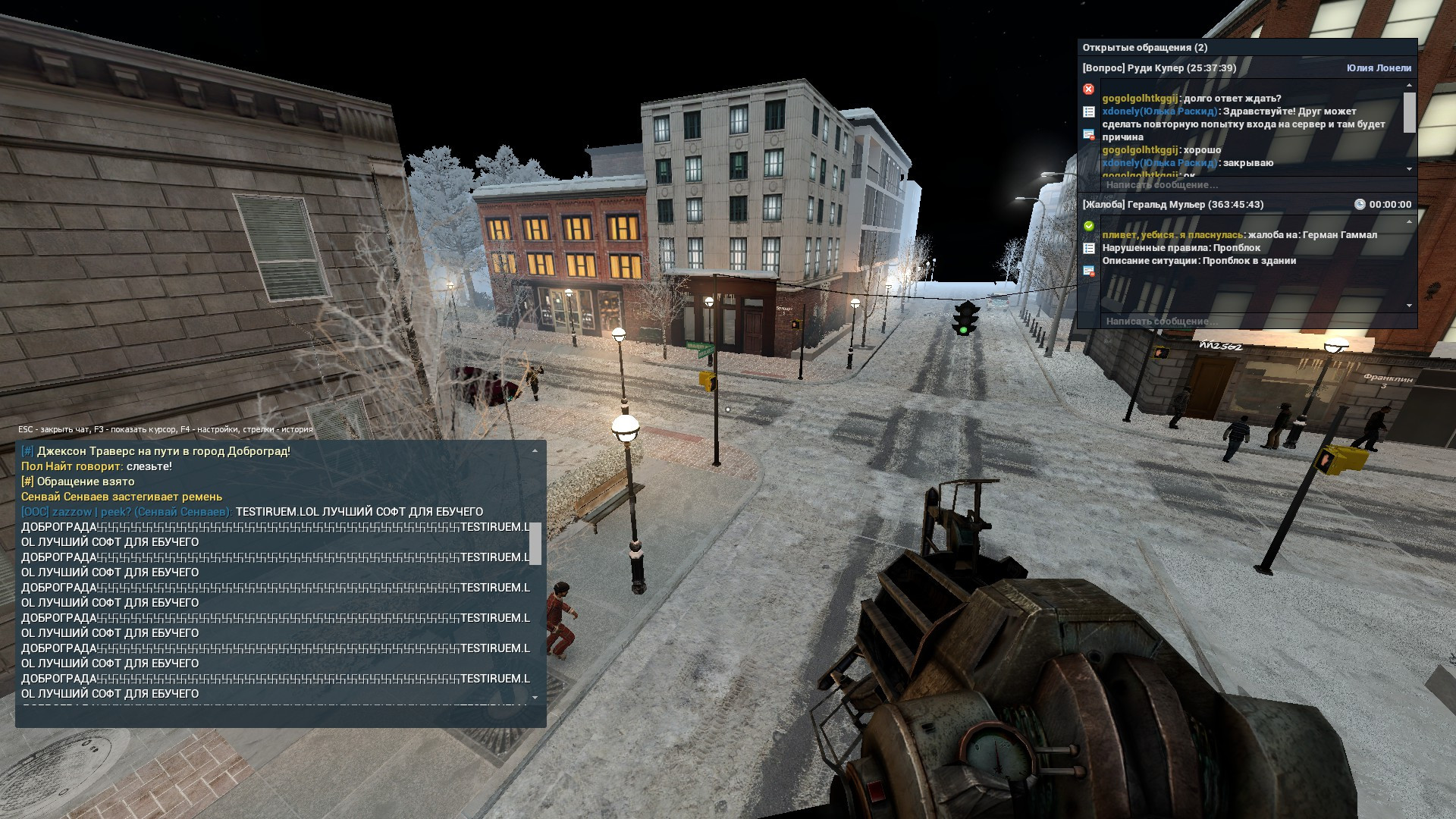Open the list icon in Геральд Мульер complaint
The image size is (1456, 819).
coord(1089,249)
